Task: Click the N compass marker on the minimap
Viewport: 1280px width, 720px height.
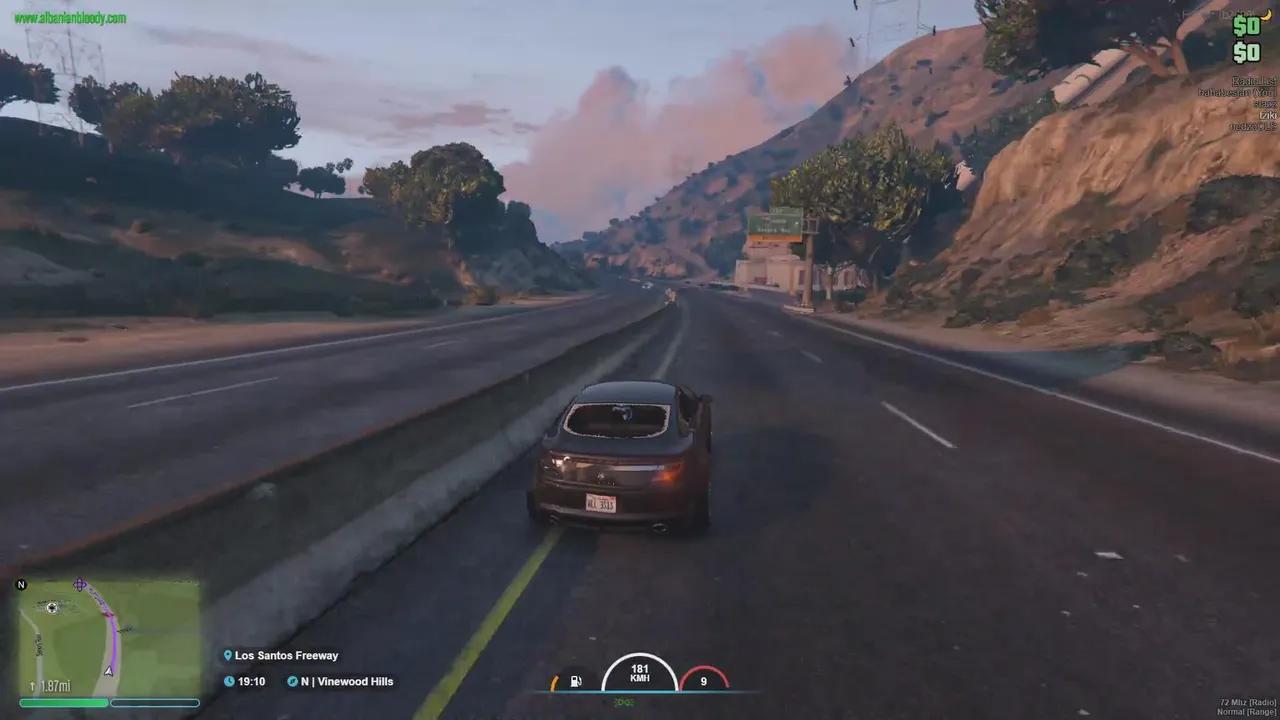Action: pos(20,584)
